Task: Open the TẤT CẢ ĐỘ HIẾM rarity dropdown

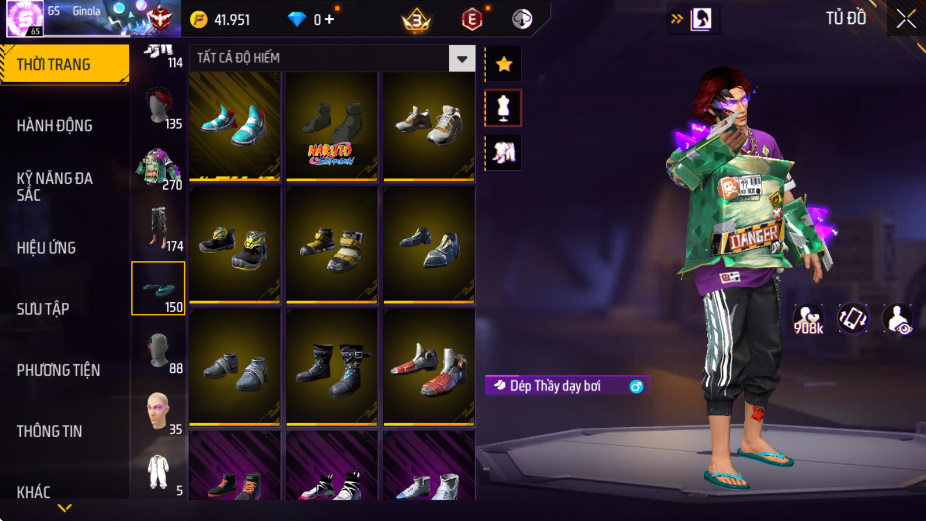Action: point(461,58)
